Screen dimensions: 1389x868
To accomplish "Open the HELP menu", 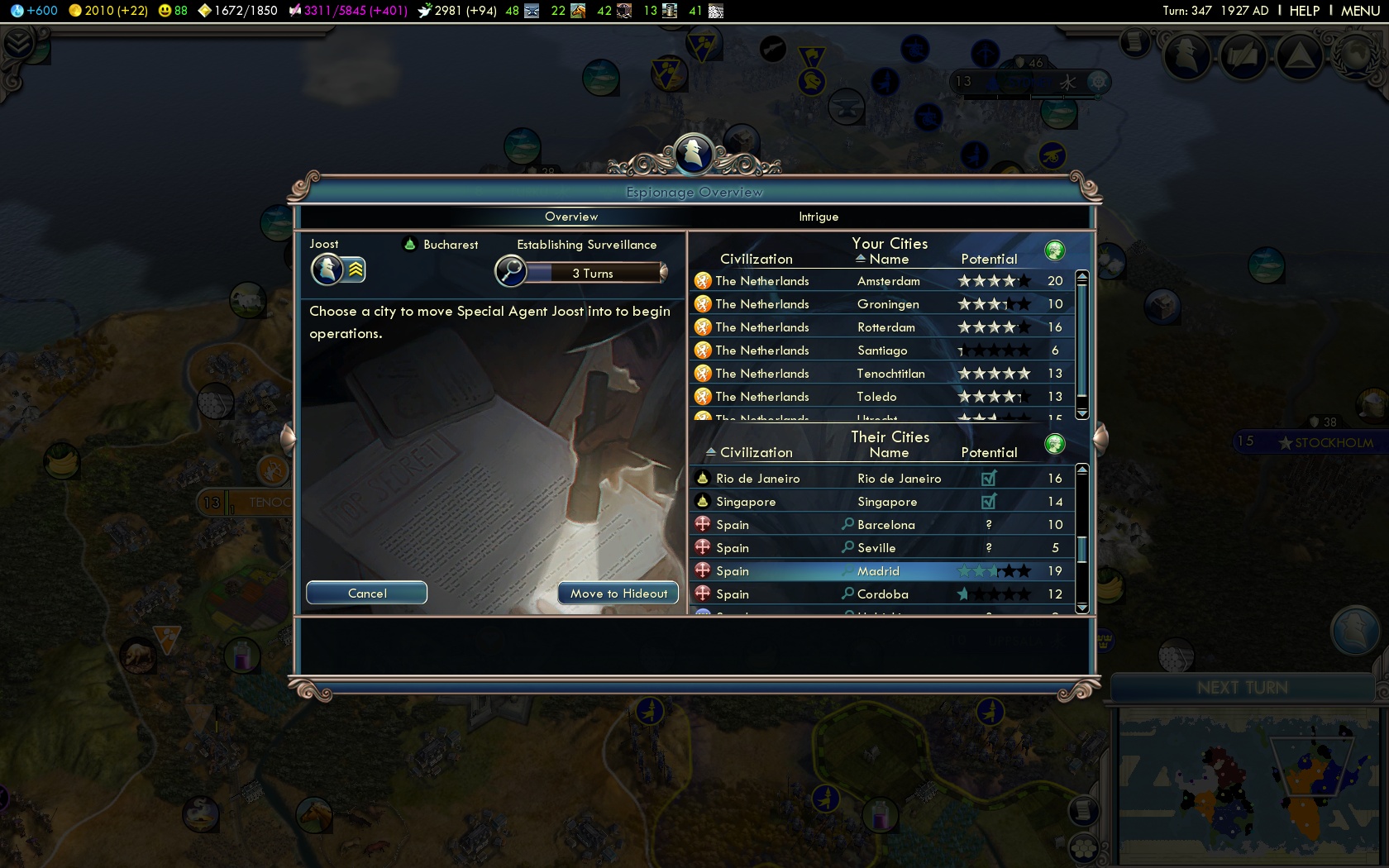I will click(x=1304, y=11).
